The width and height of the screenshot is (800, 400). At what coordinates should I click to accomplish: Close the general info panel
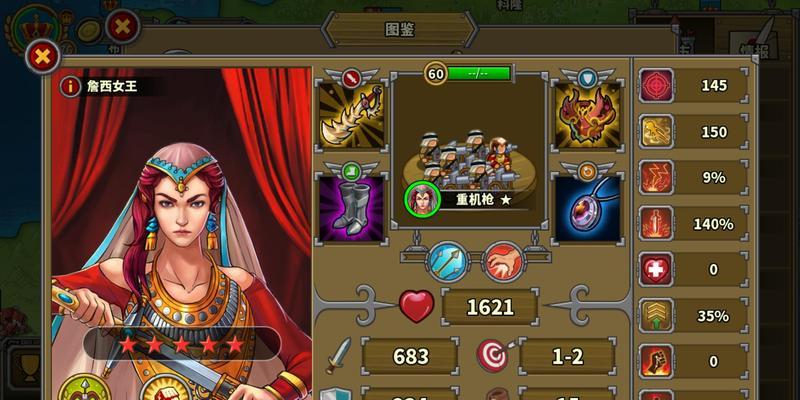pos(41,56)
